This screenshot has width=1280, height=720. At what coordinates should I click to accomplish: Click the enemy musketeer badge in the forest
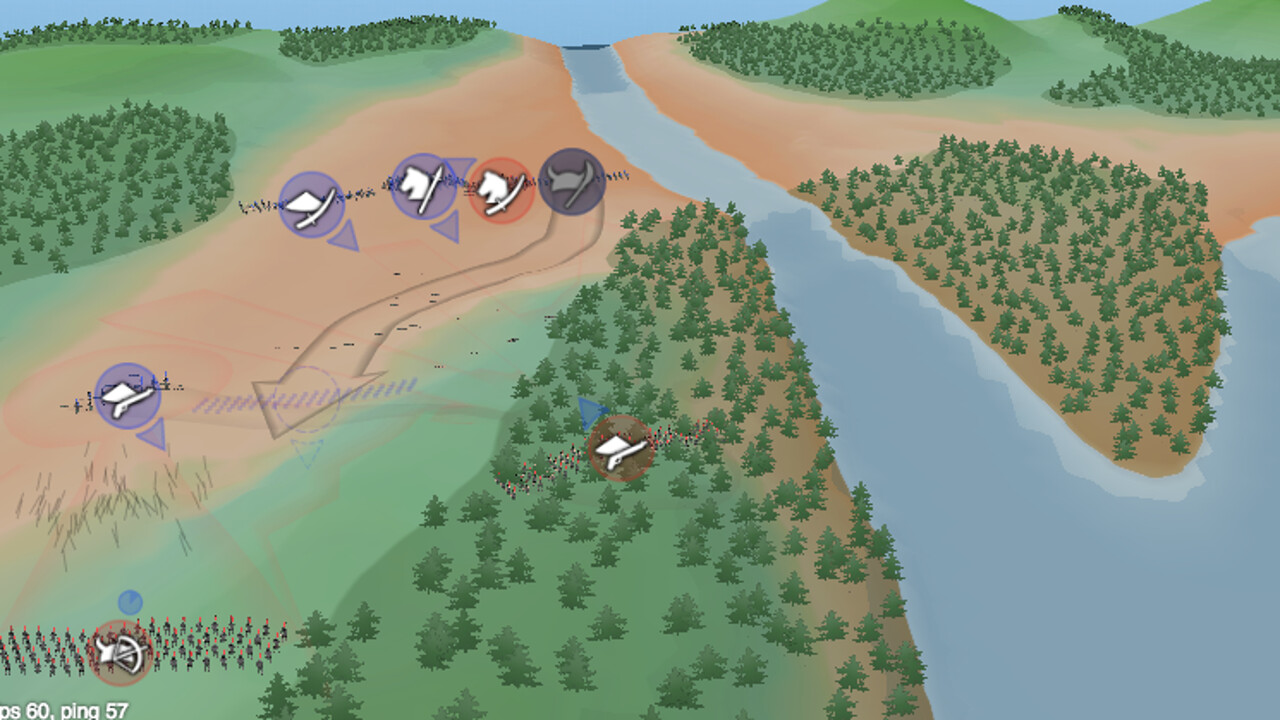(x=621, y=447)
